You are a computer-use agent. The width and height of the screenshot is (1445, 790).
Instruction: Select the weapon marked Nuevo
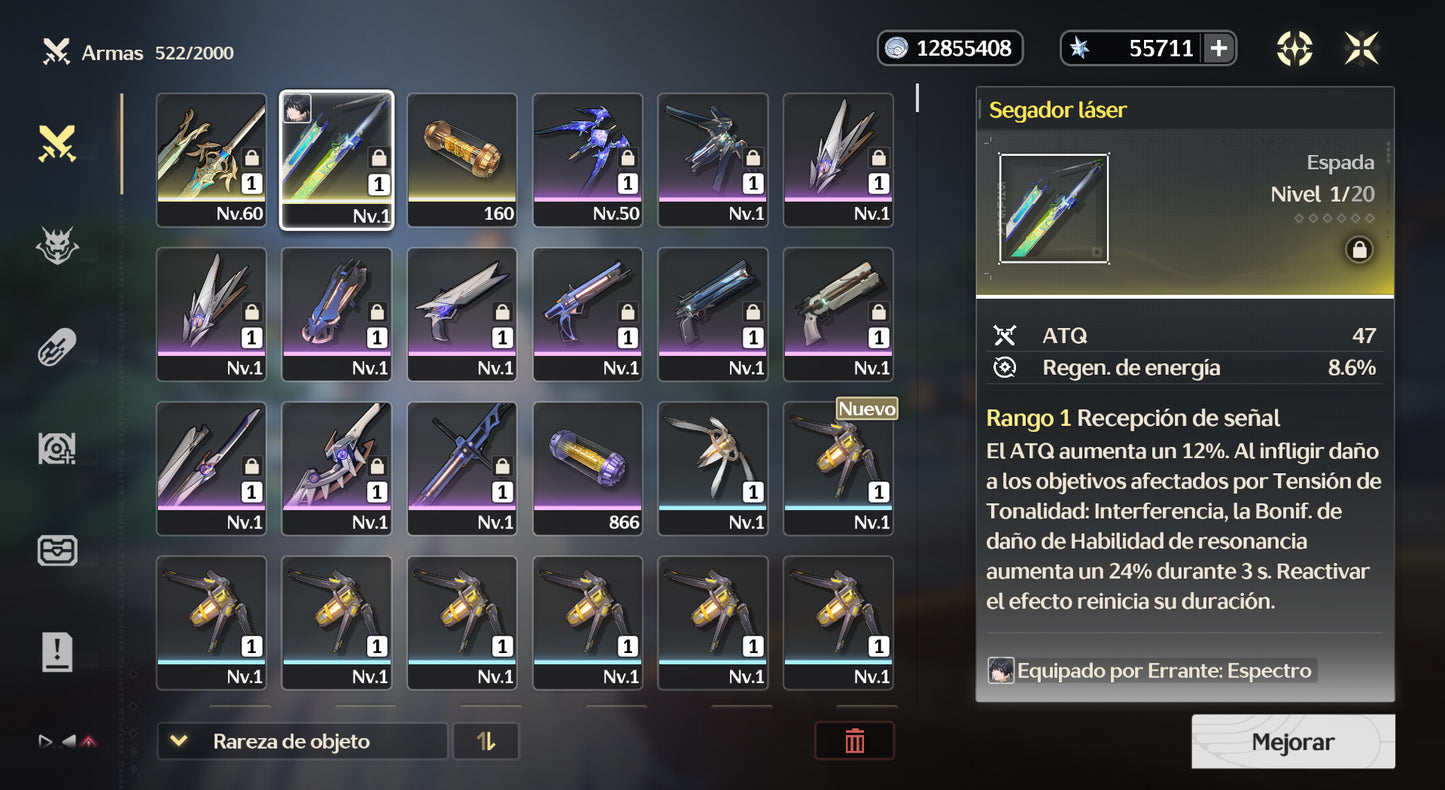(x=838, y=468)
